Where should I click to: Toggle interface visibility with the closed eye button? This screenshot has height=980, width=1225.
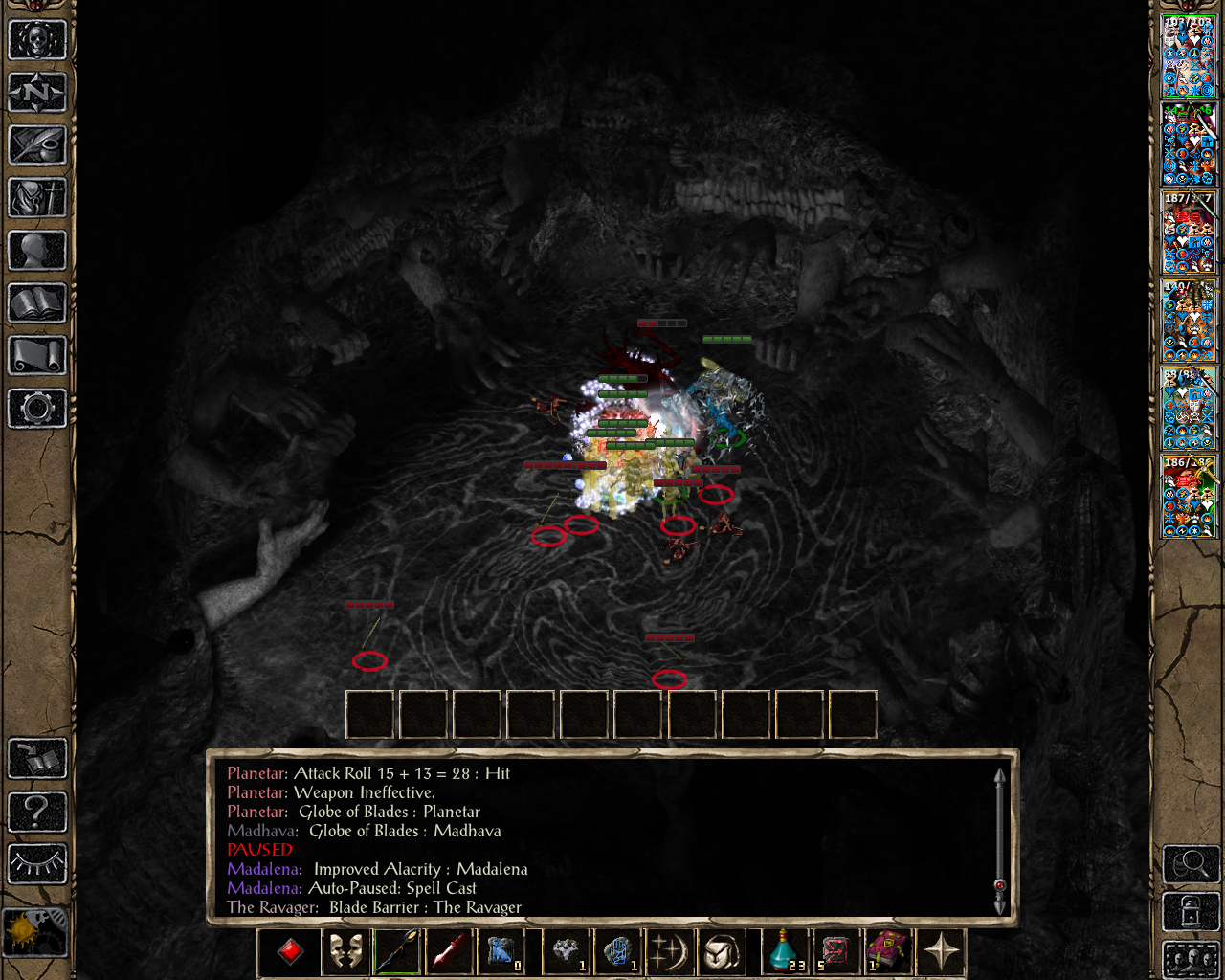tap(37, 863)
